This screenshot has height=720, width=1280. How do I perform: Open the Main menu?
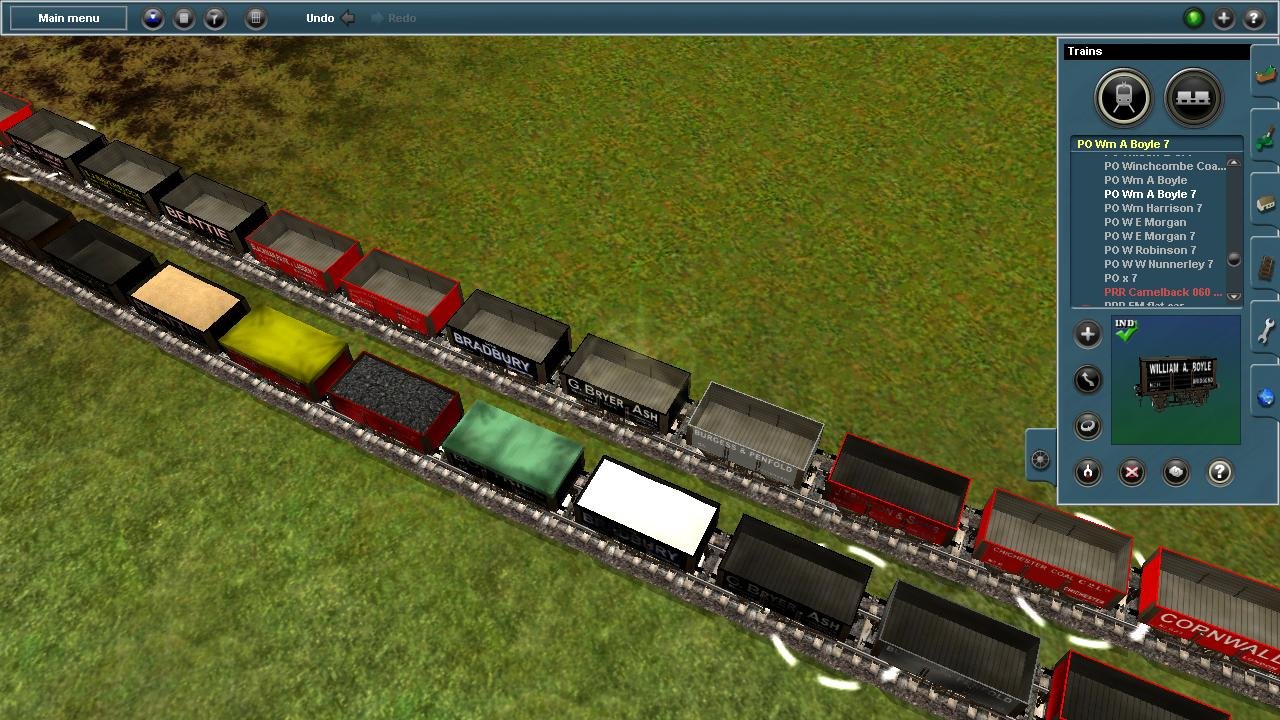pos(69,18)
